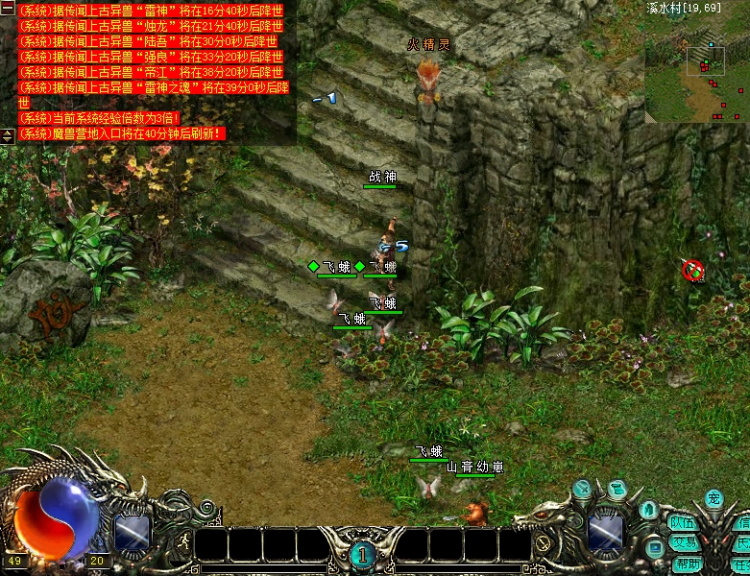Image resolution: width=750 pixels, height=576 pixels.
Task: Open the 交易 (Trade) window
Action: (x=683, y=543)
